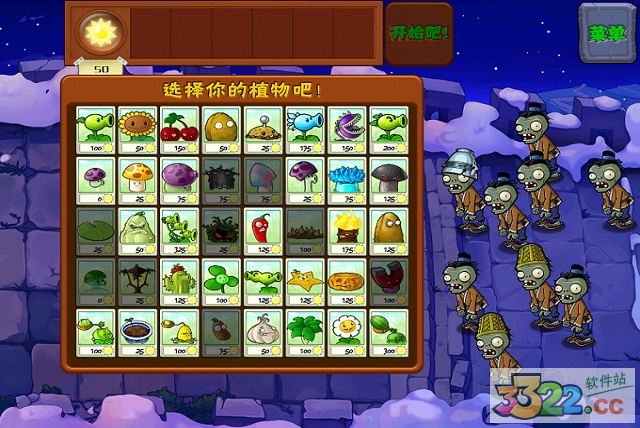This screenshot has height=428, width=640.
Task: Choose the Cactus seed card
Action: click(178, 282)
